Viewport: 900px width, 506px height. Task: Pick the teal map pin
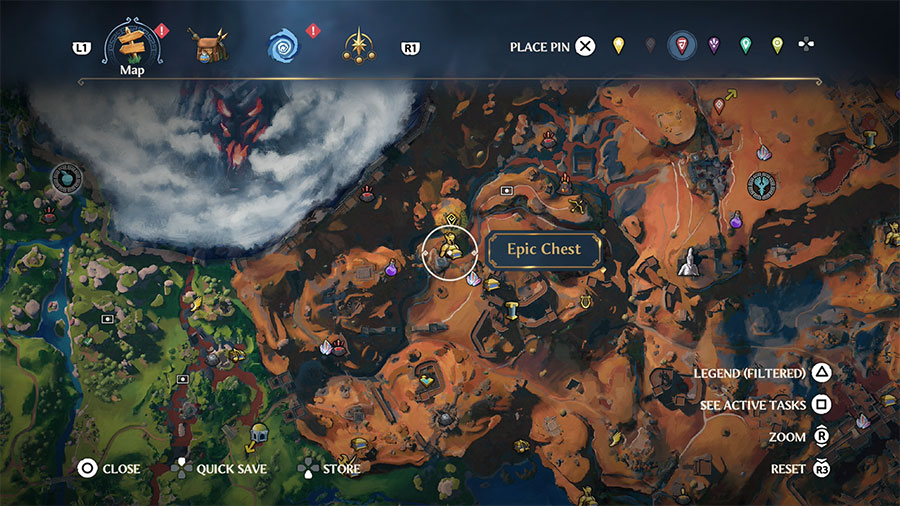745,45
